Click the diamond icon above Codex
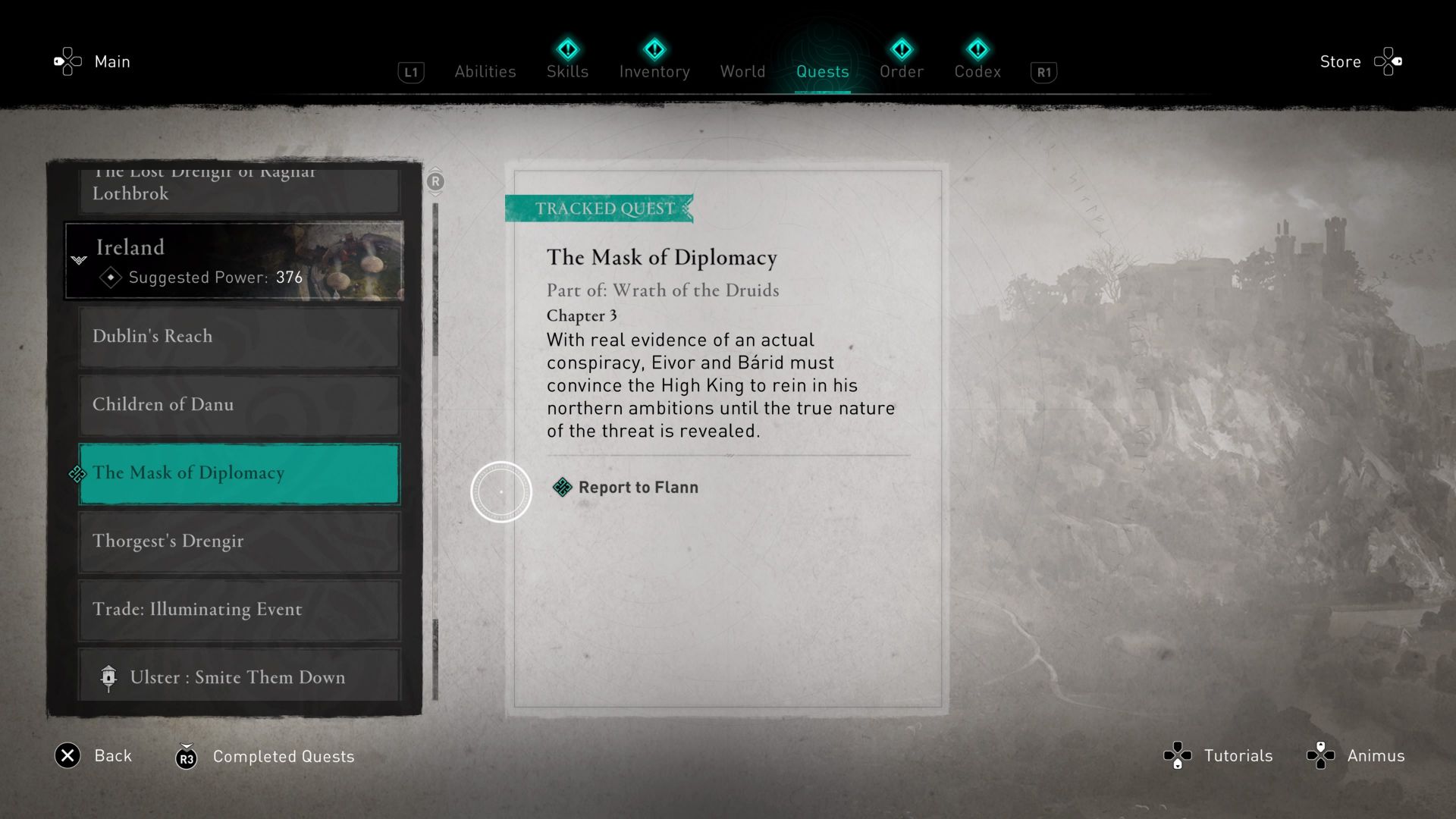Viewport: 1456px width, 819px height. coord(978,49)
